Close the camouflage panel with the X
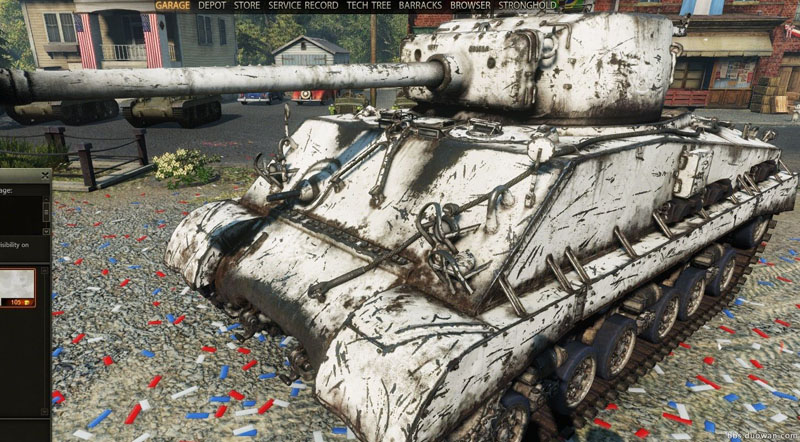The width and height of the screenshot is (800, 442). coord(45,176)
